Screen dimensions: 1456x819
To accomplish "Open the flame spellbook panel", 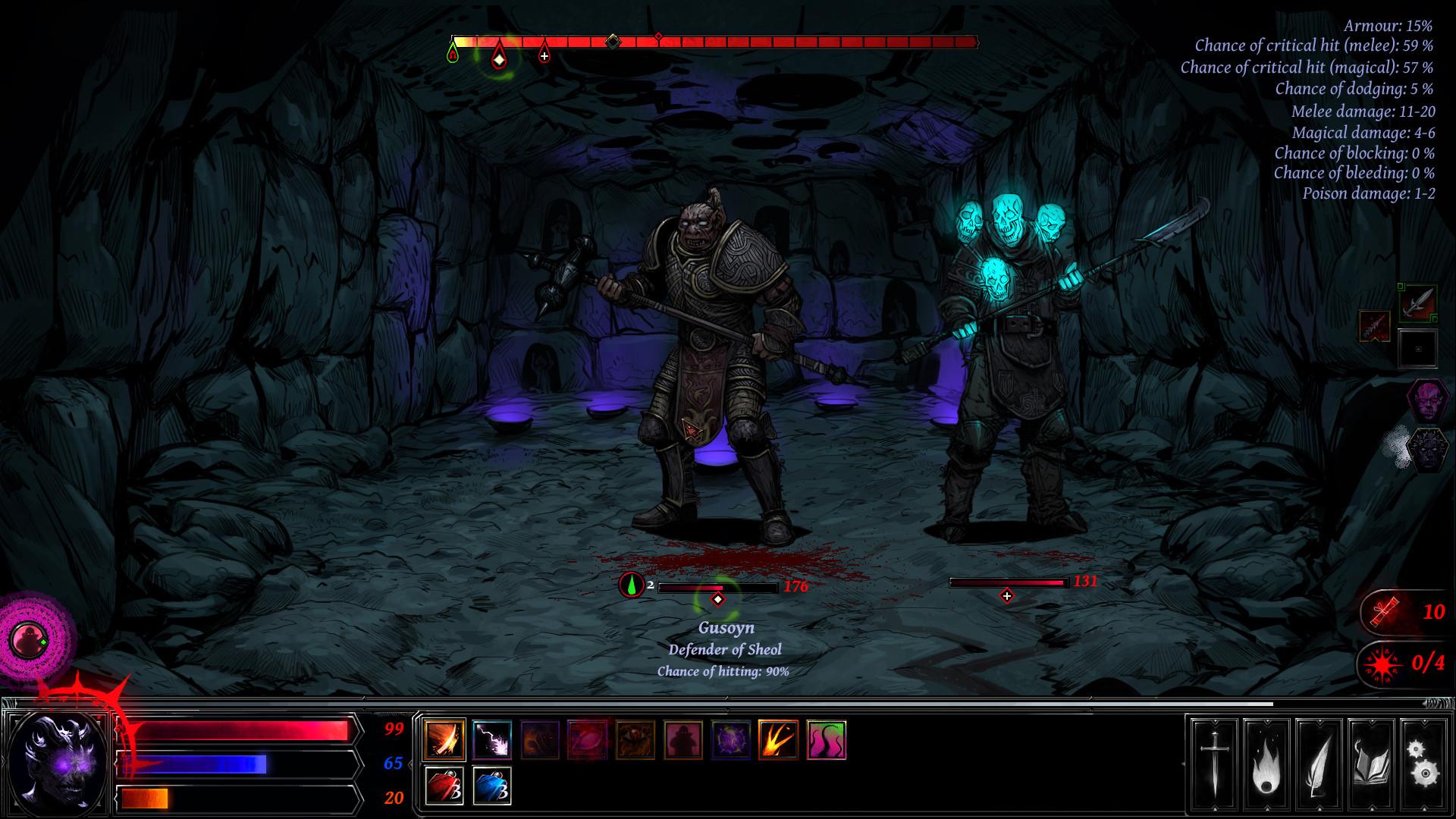I will pos(1268,766).
